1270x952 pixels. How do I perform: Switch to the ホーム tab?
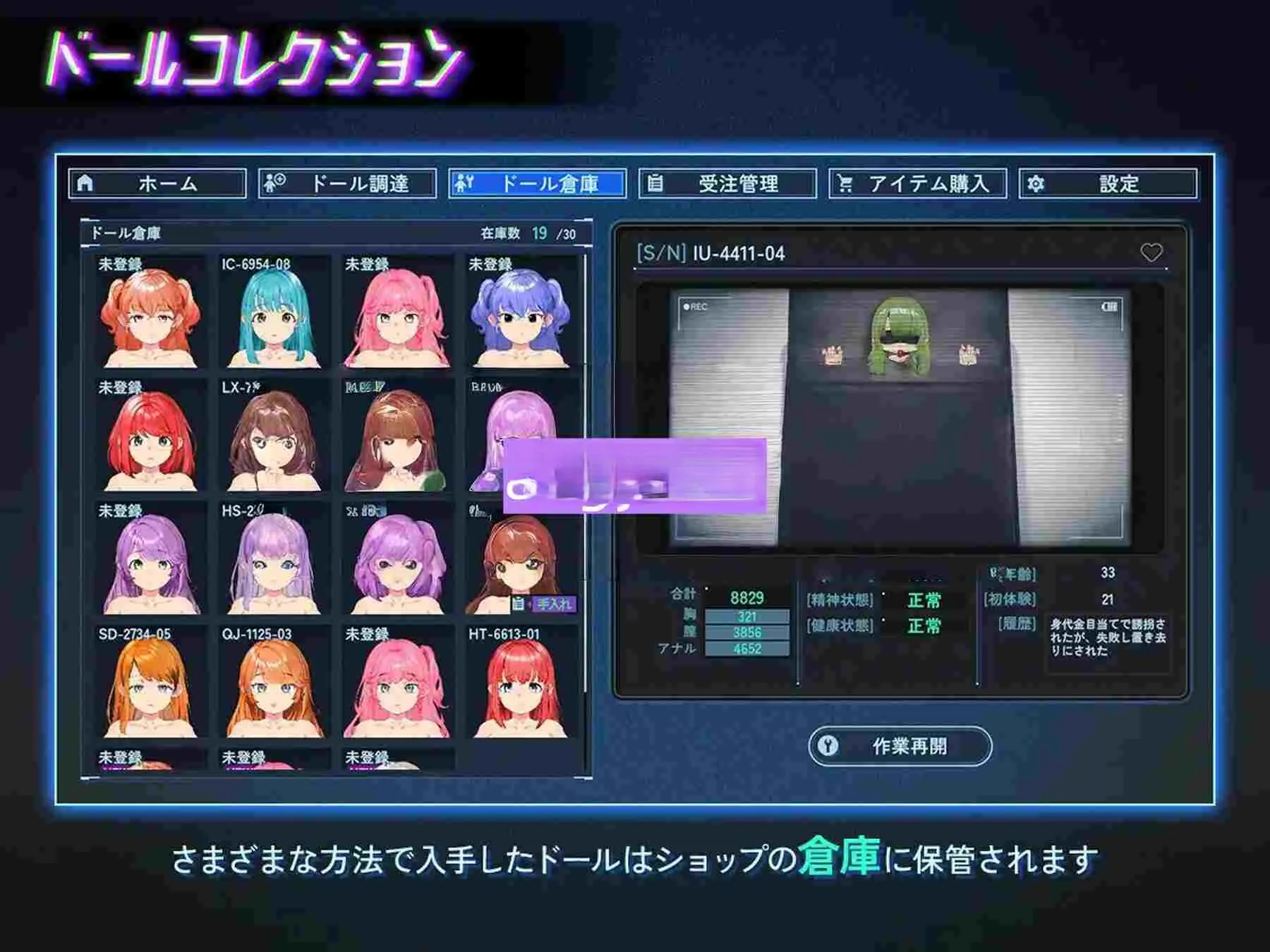pos(157,183)
